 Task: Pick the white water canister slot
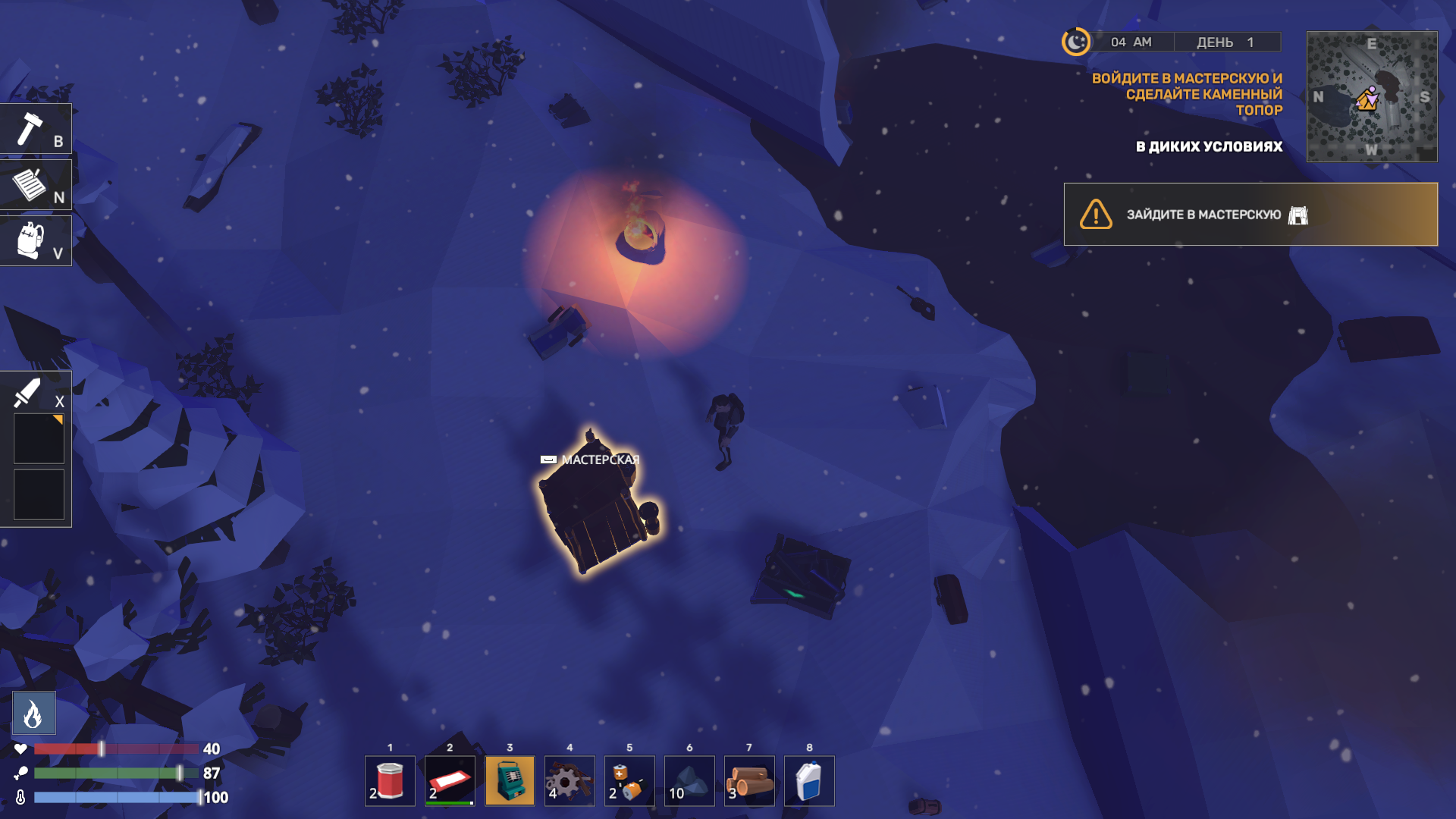809,781
